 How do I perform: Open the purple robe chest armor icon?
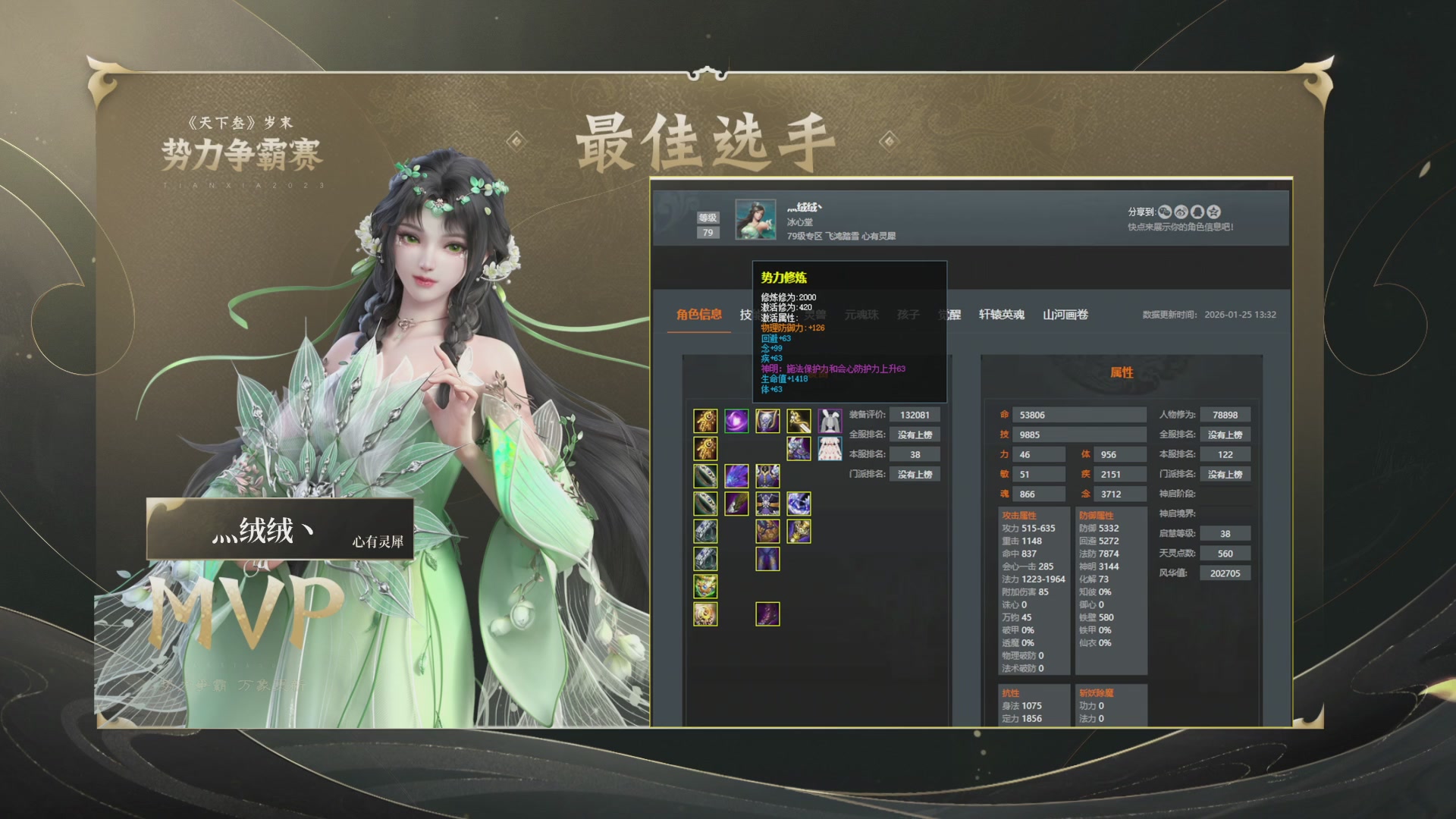(x=767, y=475)
